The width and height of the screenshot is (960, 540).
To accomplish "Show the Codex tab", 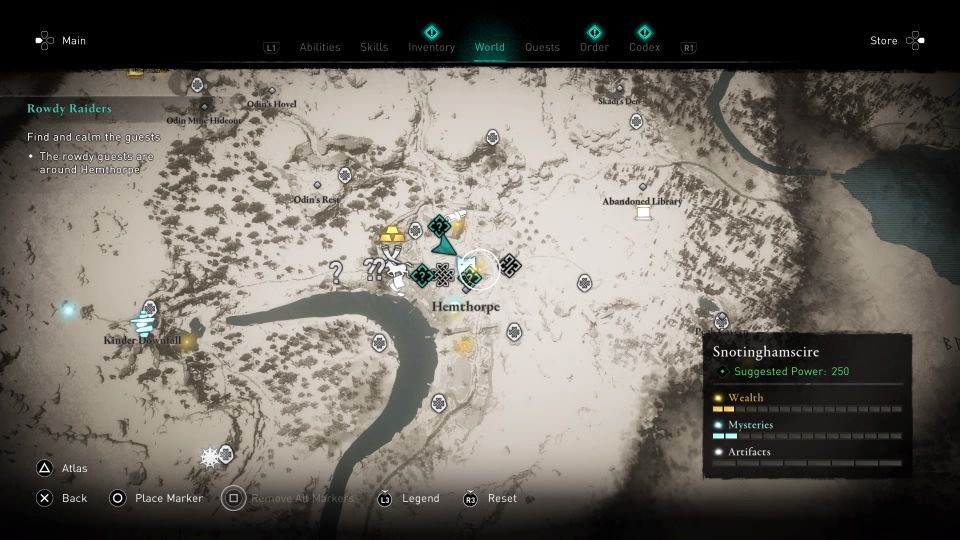I will [644, 47].
